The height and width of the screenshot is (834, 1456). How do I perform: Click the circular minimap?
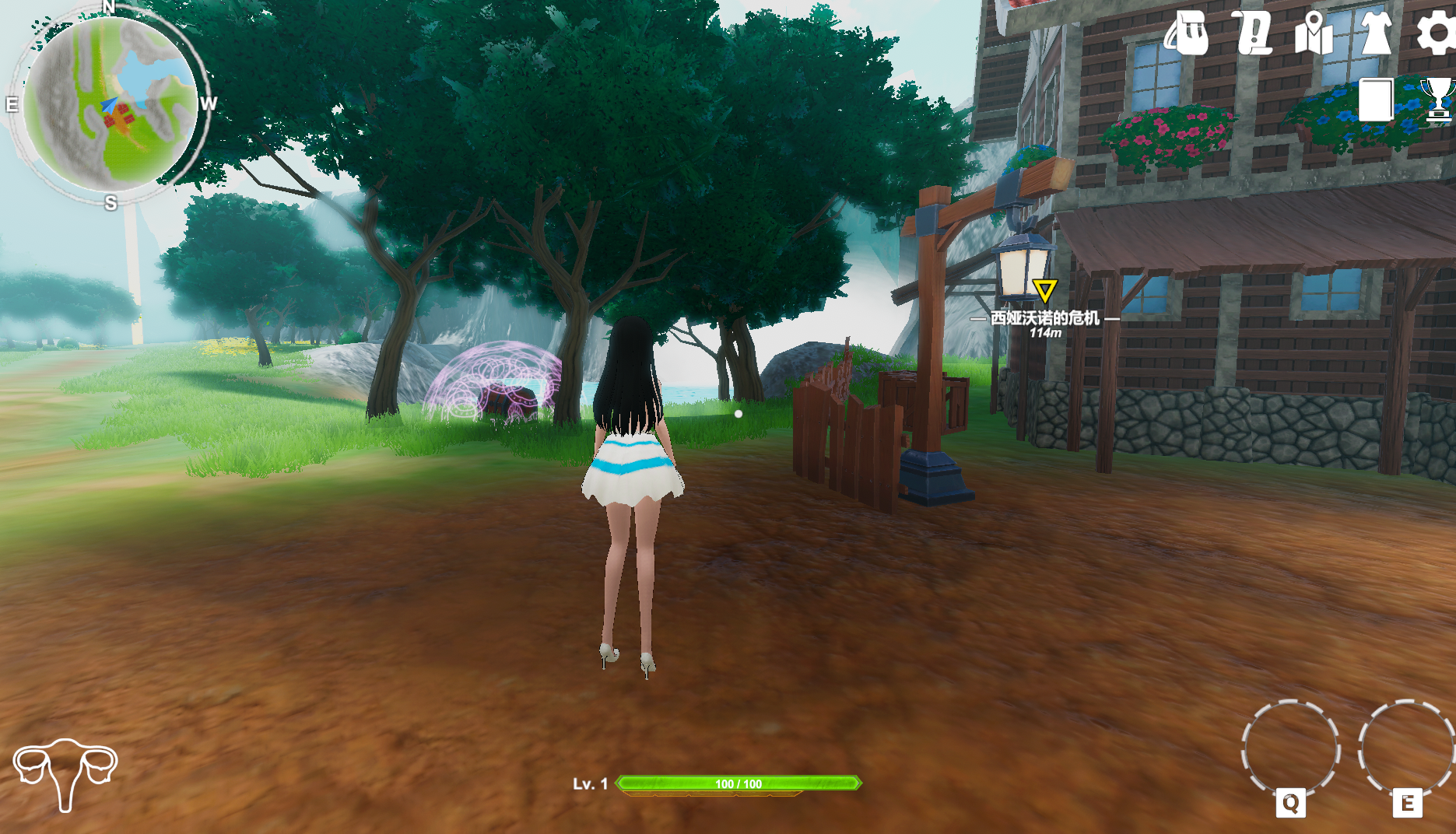pyautogui.click(x=110, y=104)
